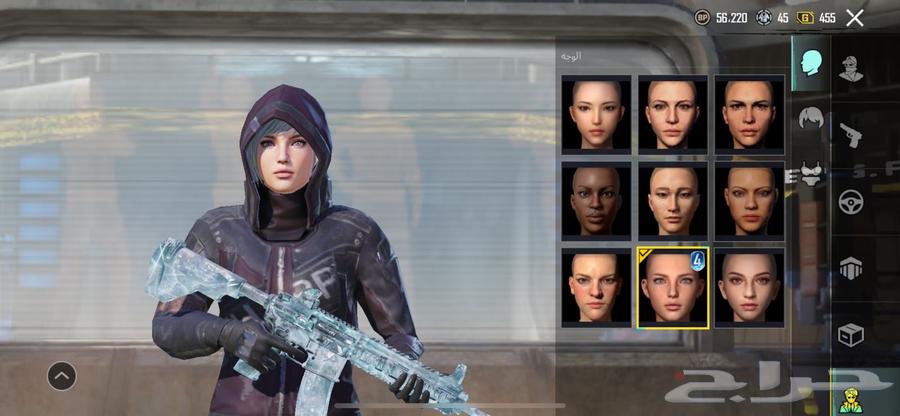Screen dimensions: 900x416
Task: Click the up-arrow circle button
Action: 62,376
